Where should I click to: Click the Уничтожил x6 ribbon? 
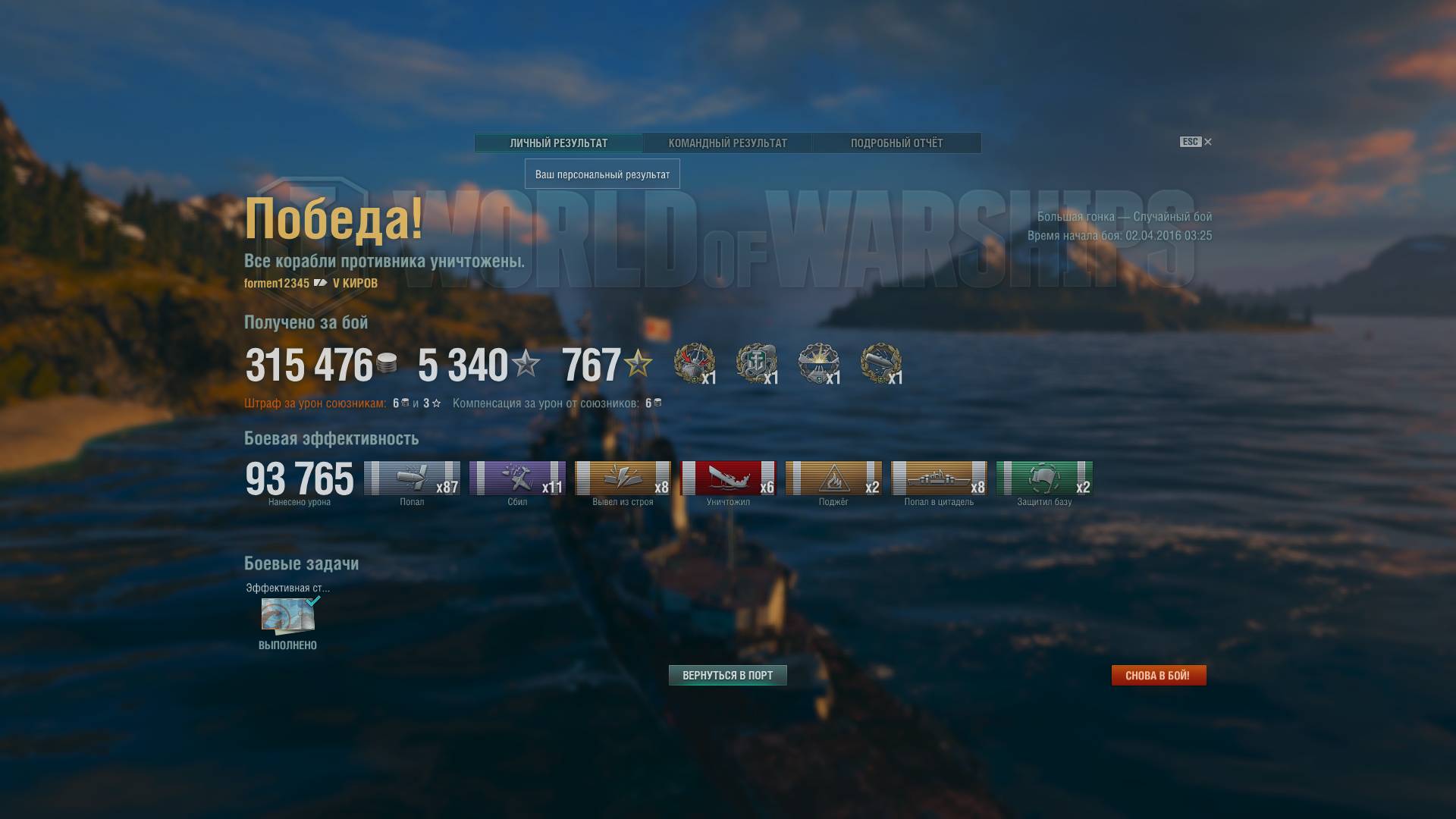pyautogui.click(x=728, y=478)
